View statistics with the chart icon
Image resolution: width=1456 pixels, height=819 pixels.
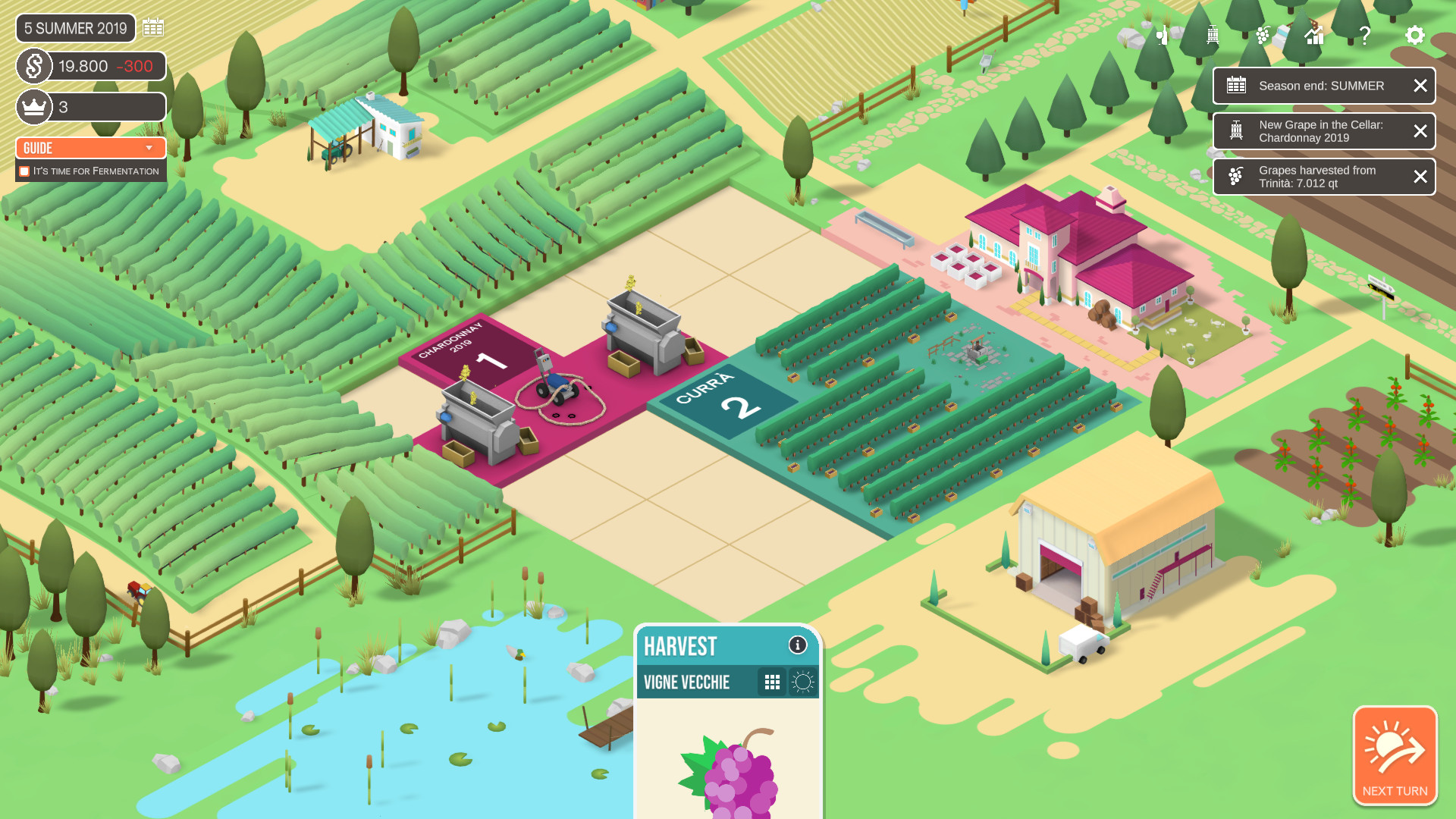tap(1314, 35)
